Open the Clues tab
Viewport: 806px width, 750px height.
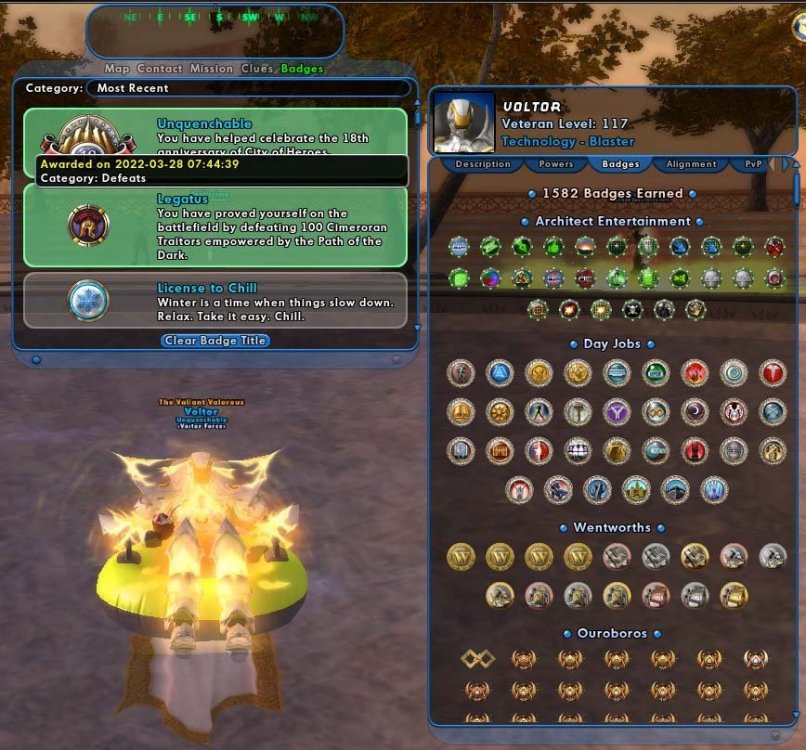click(x=257, y=69)
